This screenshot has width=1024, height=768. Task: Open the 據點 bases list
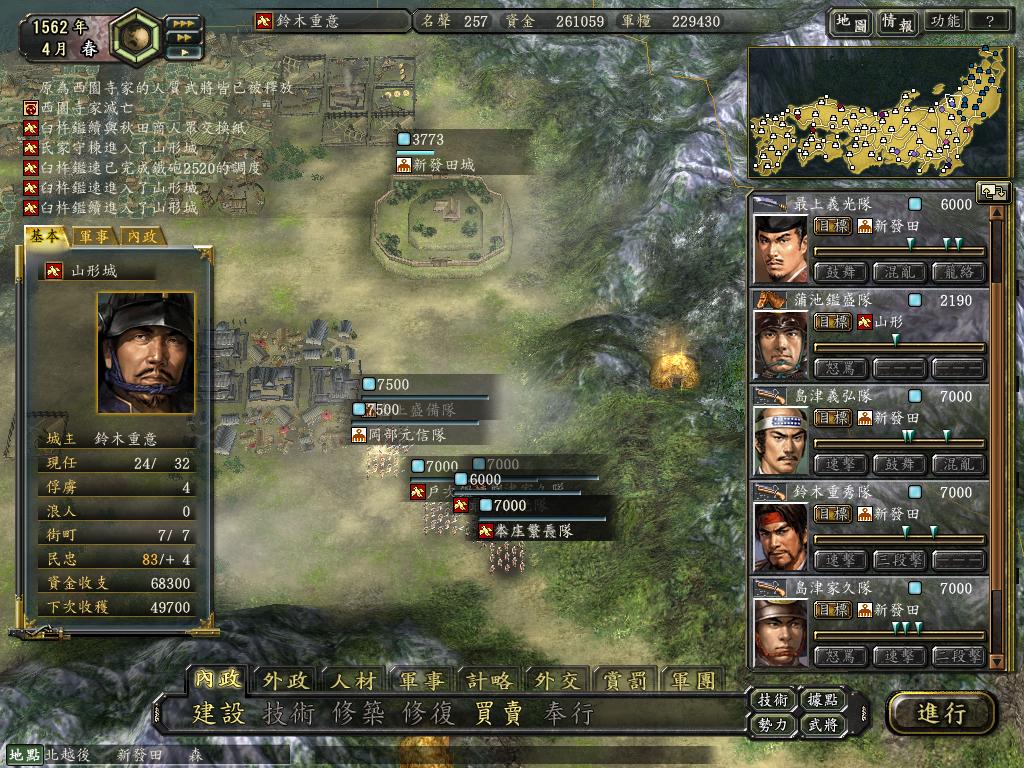point(822,700)
